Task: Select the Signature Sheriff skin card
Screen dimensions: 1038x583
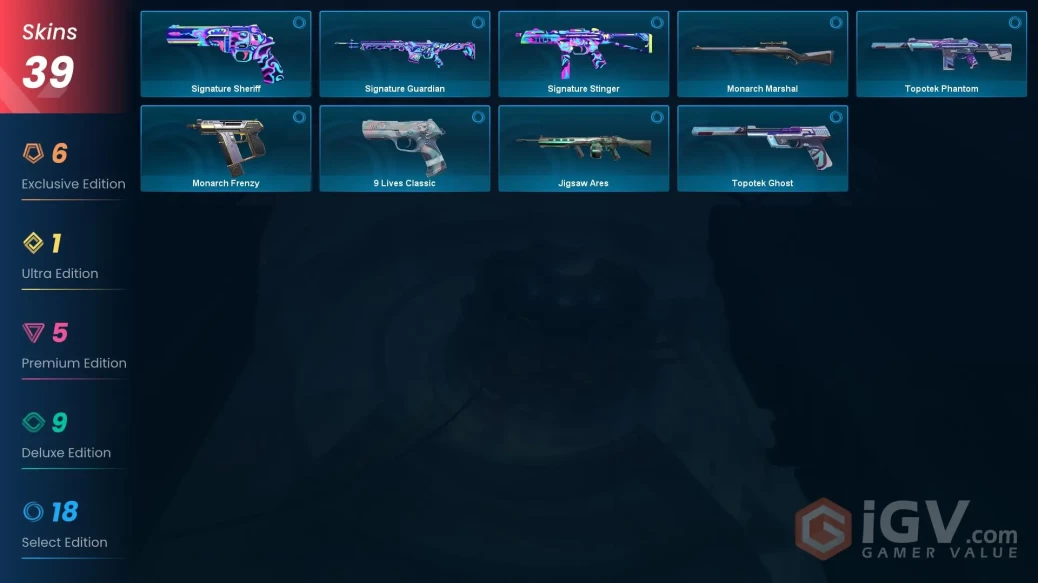Action: coord(226,54)
